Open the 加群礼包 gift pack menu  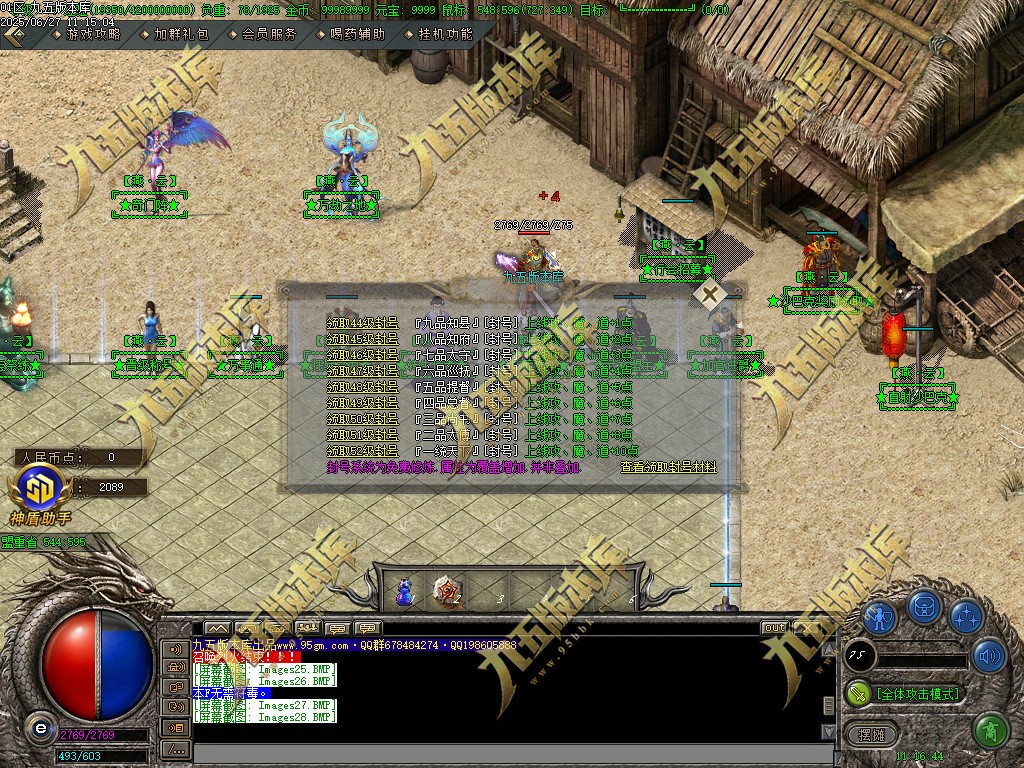click(x=181, y=33)
